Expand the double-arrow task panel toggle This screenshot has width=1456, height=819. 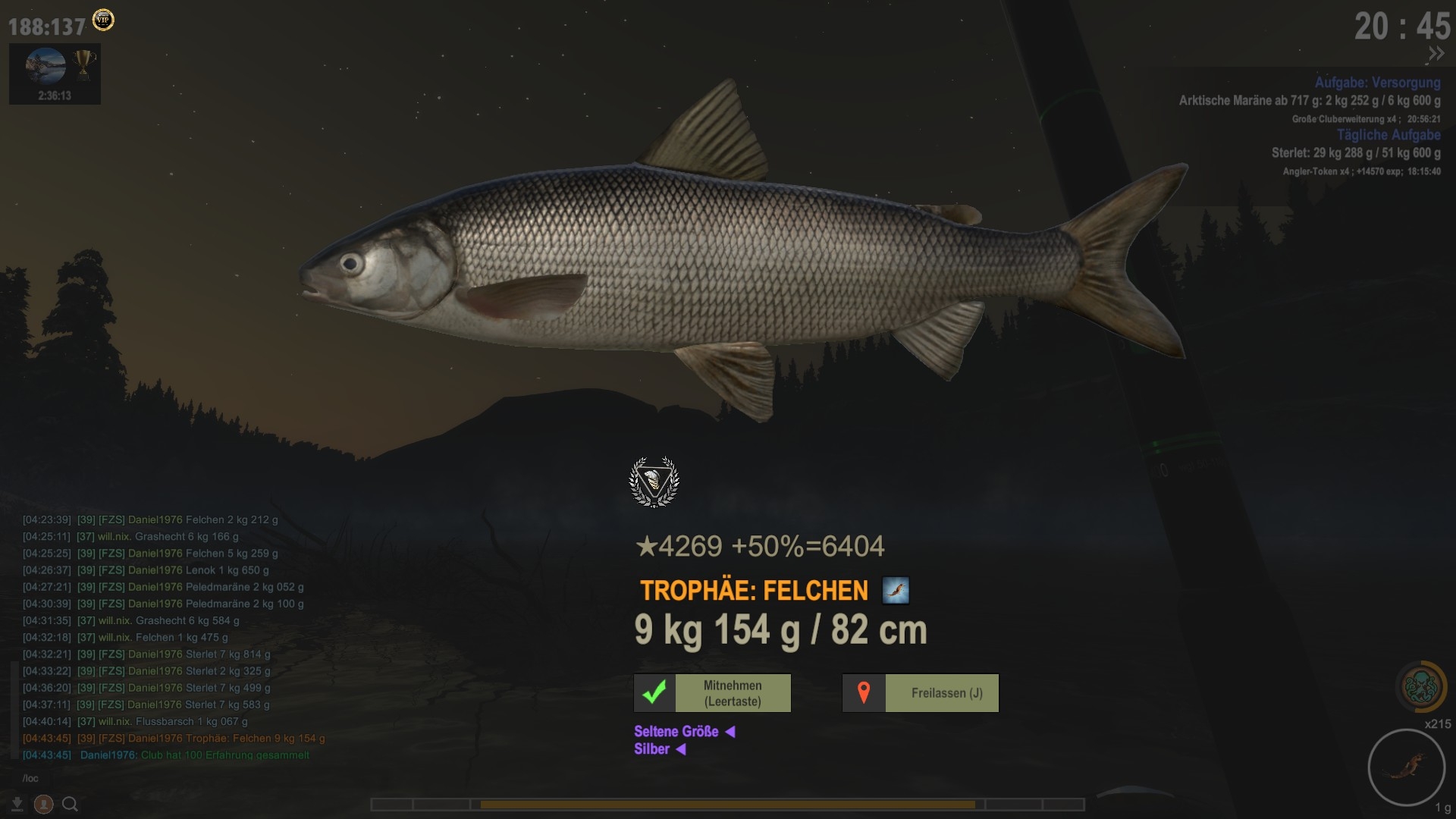[x=1436, y=54]
